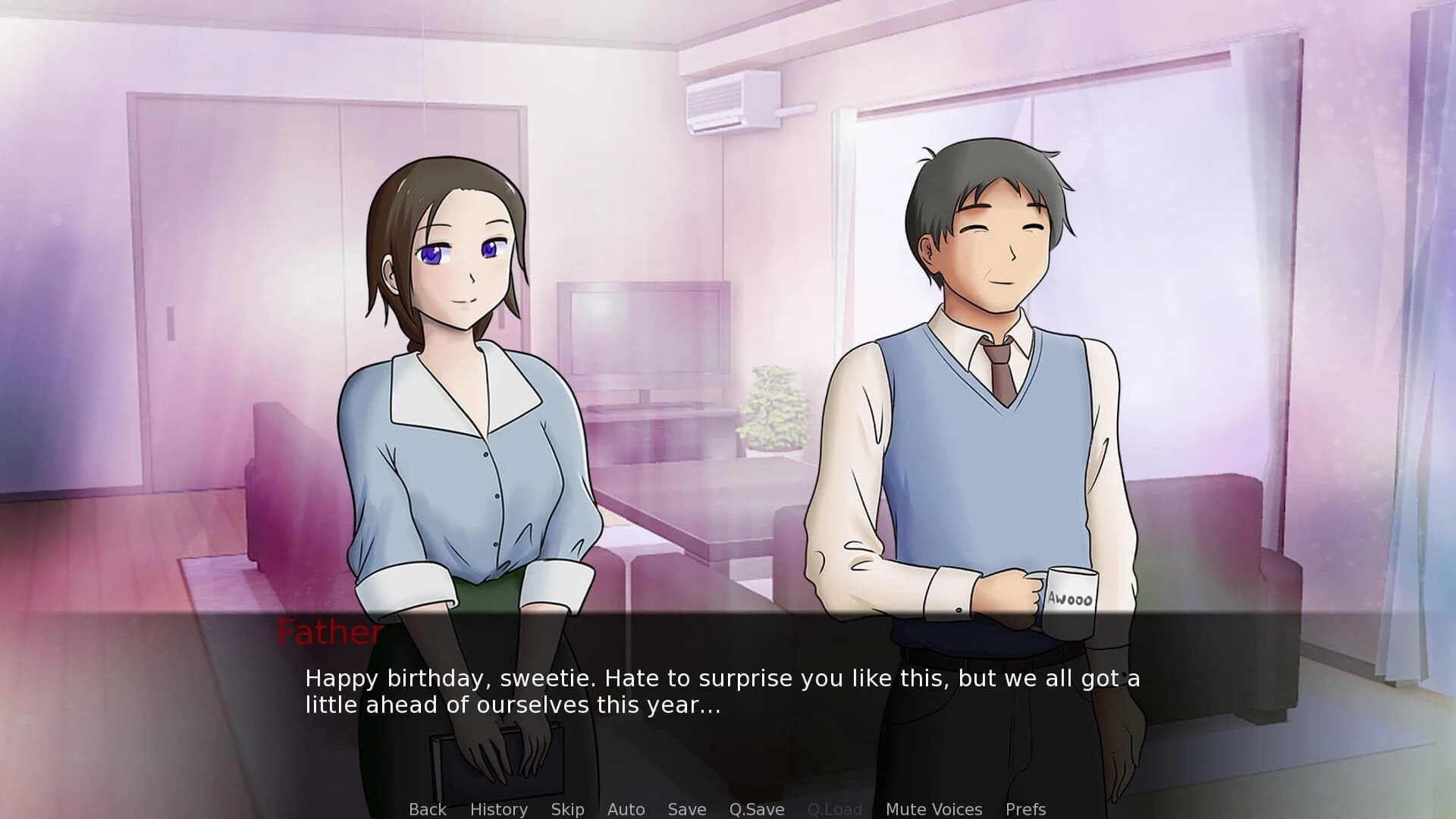This screenshot has height=819, width=1456.
Task: Click Back to rewind the dialogue
Action: (427, 809)
